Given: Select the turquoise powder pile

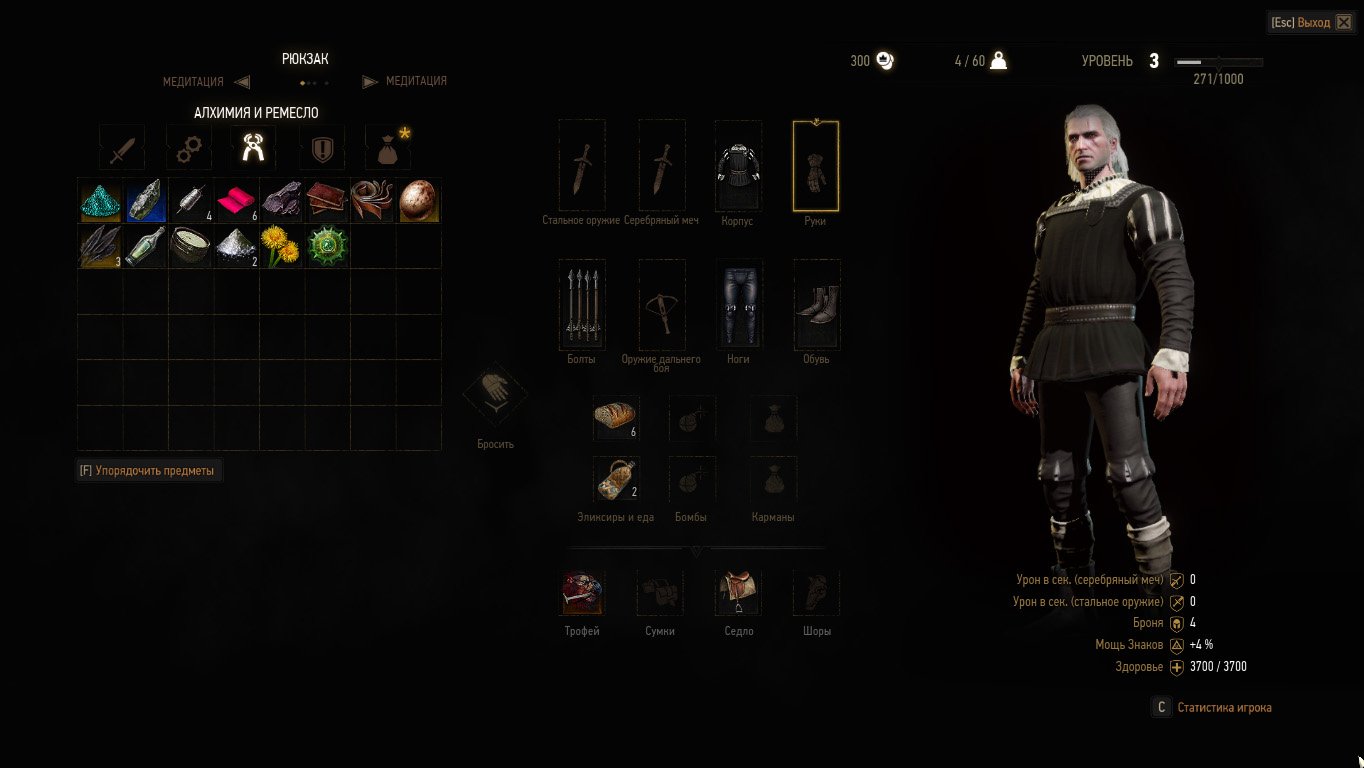Looking at the screenshot, I should point(100,200).
